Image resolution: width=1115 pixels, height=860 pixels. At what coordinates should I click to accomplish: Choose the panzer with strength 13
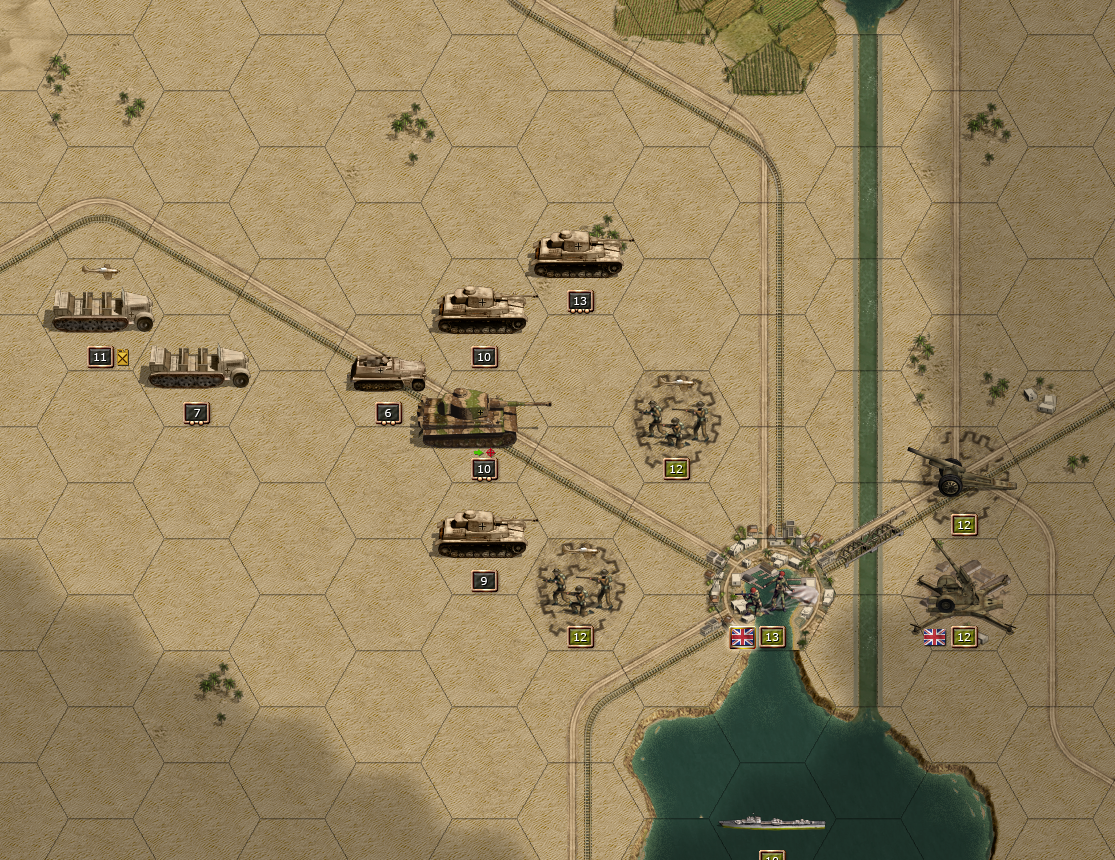tap(577, 254)
